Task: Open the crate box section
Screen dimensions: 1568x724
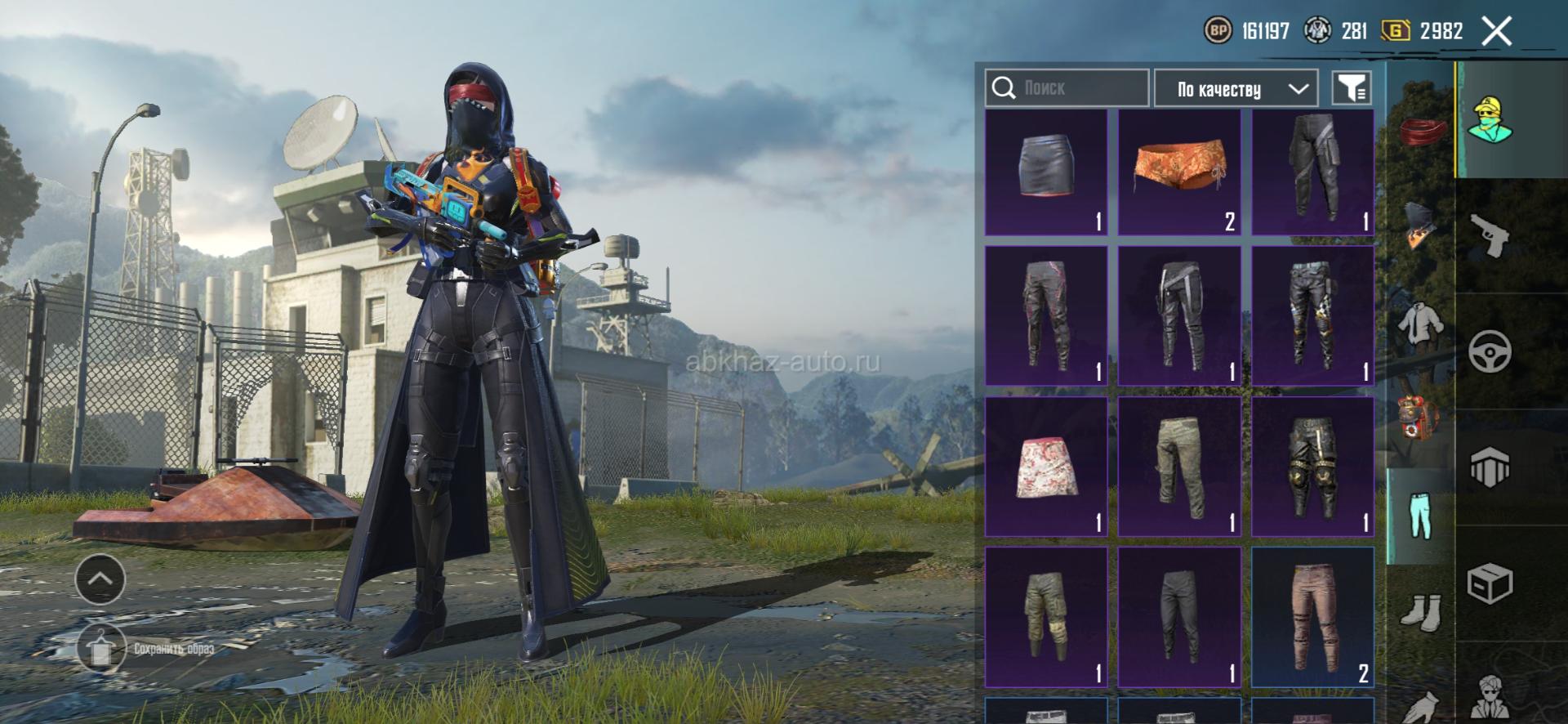Action: pyautogui.click(x=1490, y=584)
